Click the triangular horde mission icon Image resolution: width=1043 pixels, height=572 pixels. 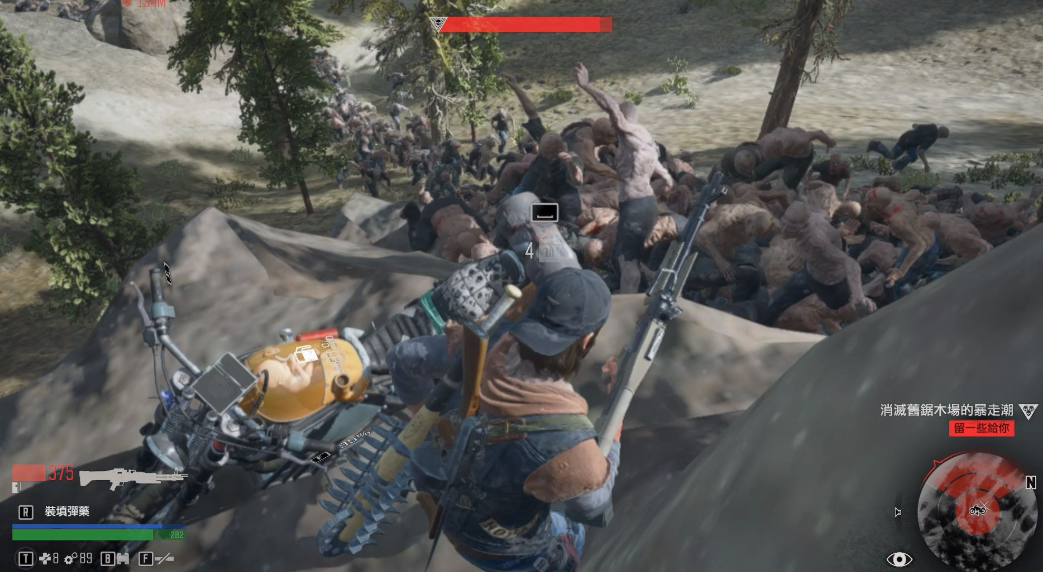coord(1029,411)
